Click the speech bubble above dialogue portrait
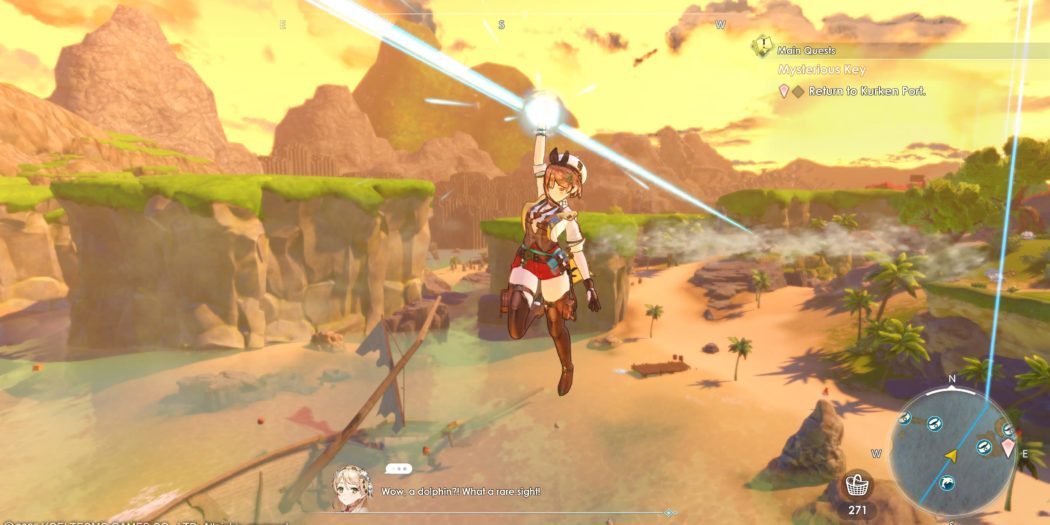 [x=398, y=468]
